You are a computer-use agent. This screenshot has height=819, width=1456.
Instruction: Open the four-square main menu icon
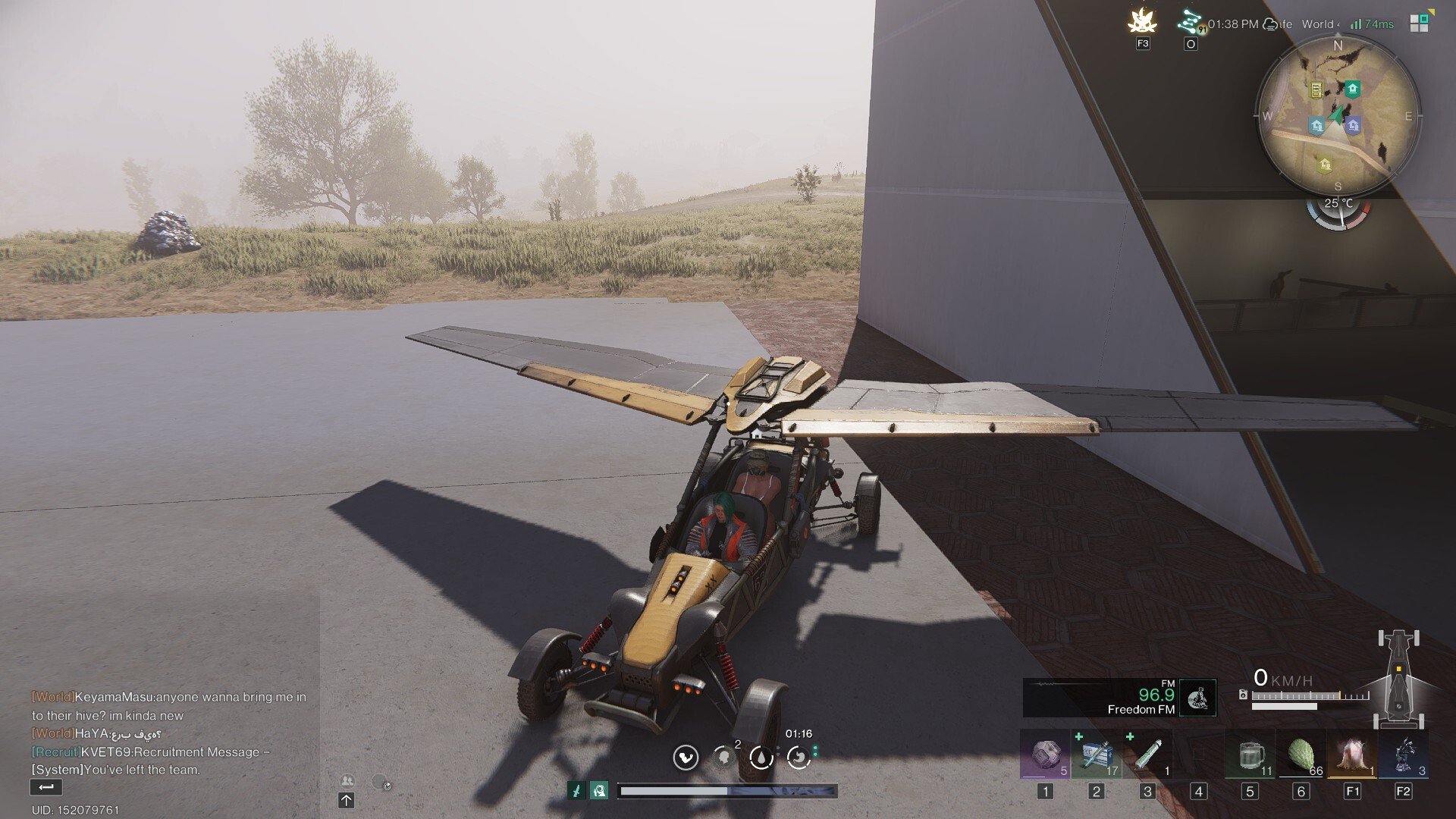(1419, 24)
